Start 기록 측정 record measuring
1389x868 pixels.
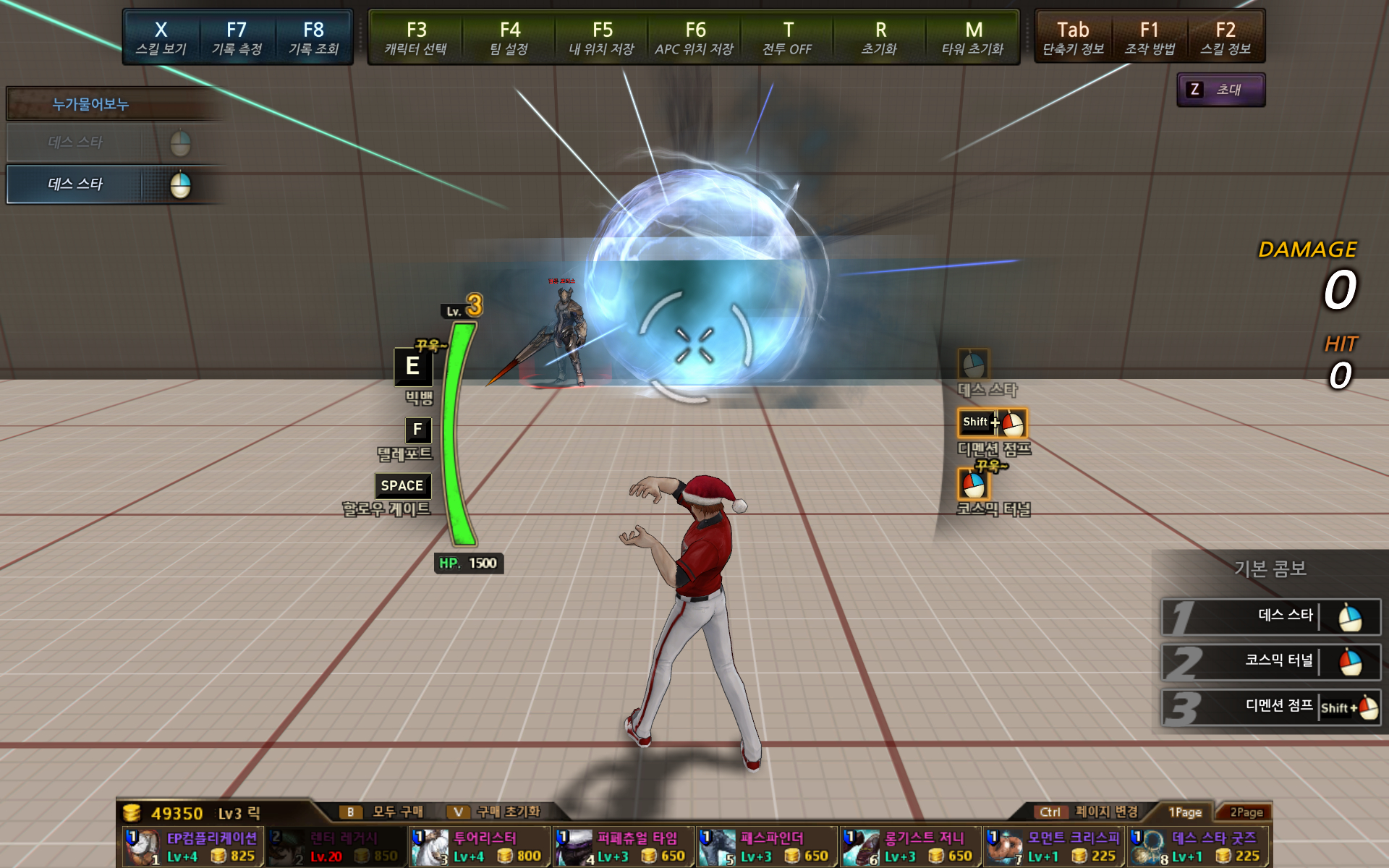[237, 38]
